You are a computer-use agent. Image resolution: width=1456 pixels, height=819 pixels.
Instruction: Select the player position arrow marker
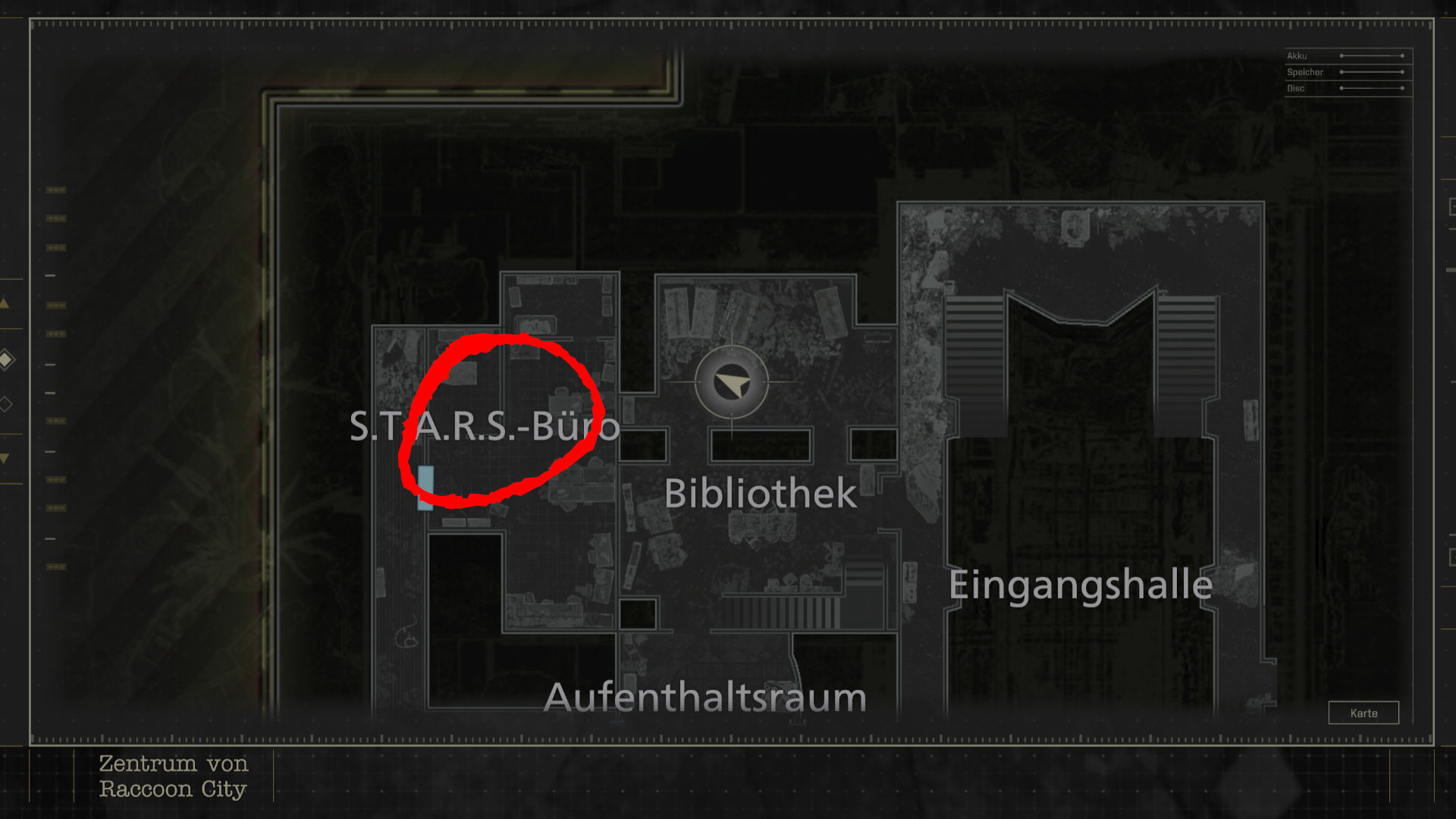point(731,384)
